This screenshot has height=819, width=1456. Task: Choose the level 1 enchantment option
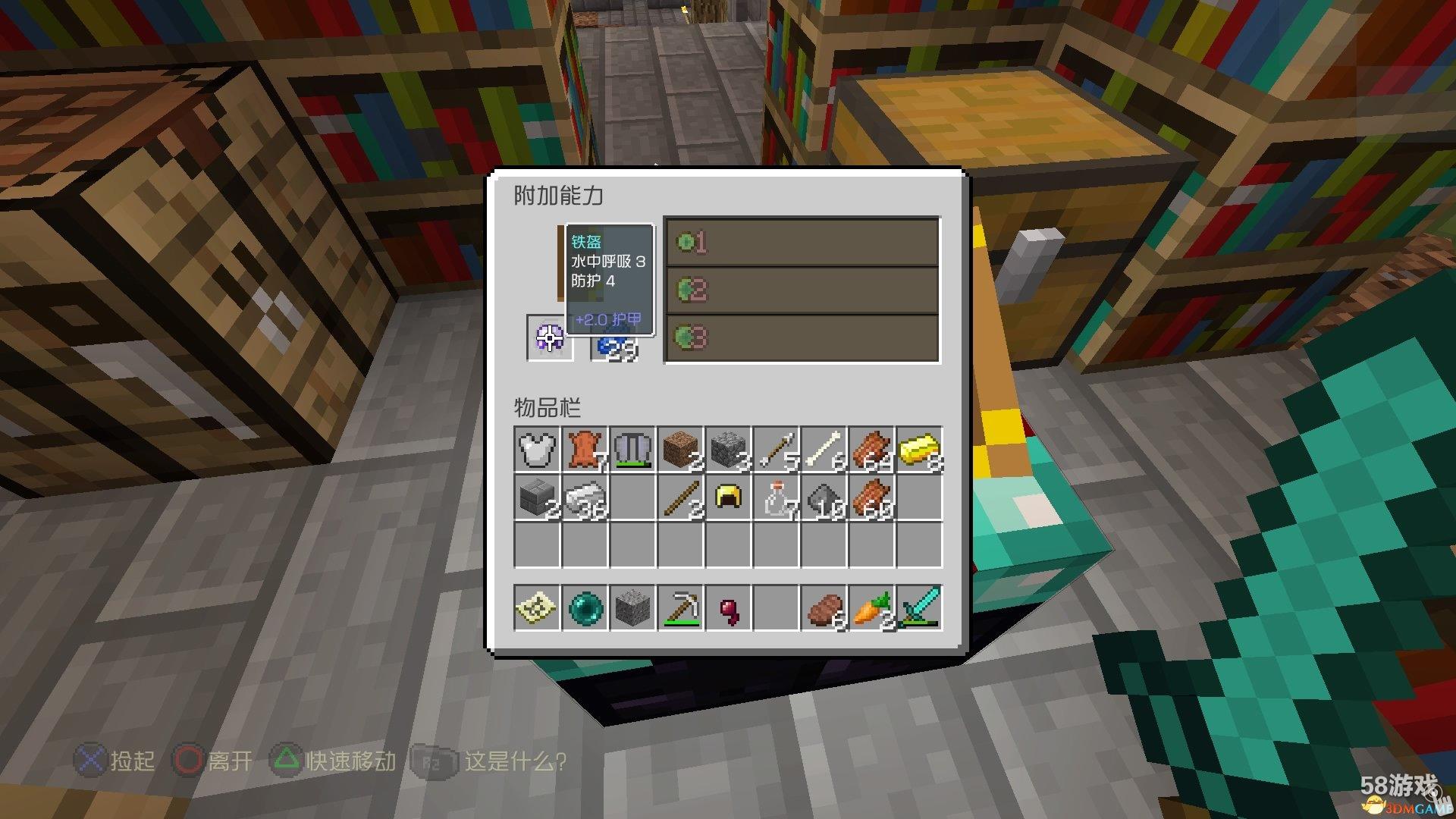click(x=802, y=243)
